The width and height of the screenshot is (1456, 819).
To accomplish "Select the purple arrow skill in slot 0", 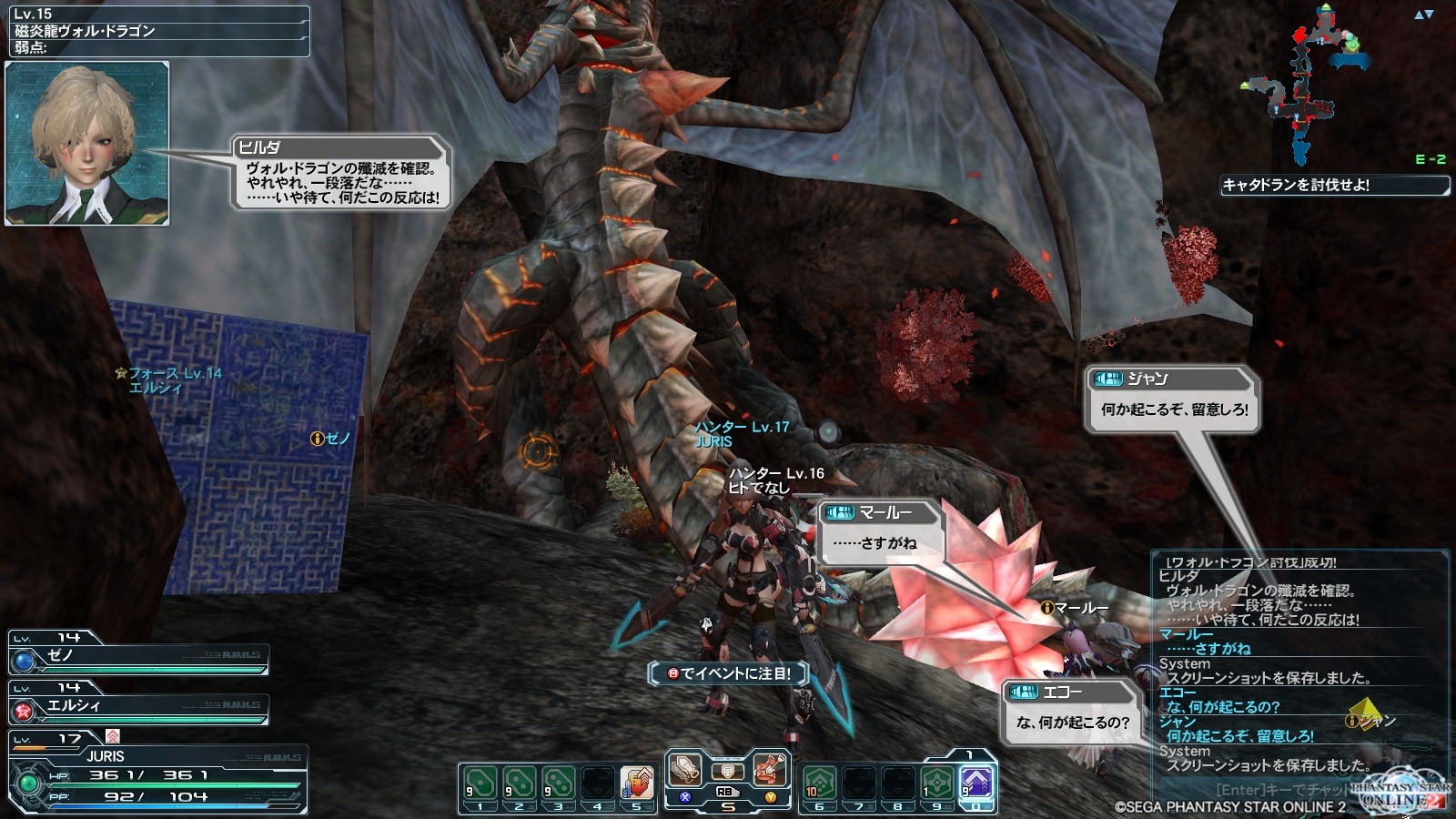I will tap(976, 783).
